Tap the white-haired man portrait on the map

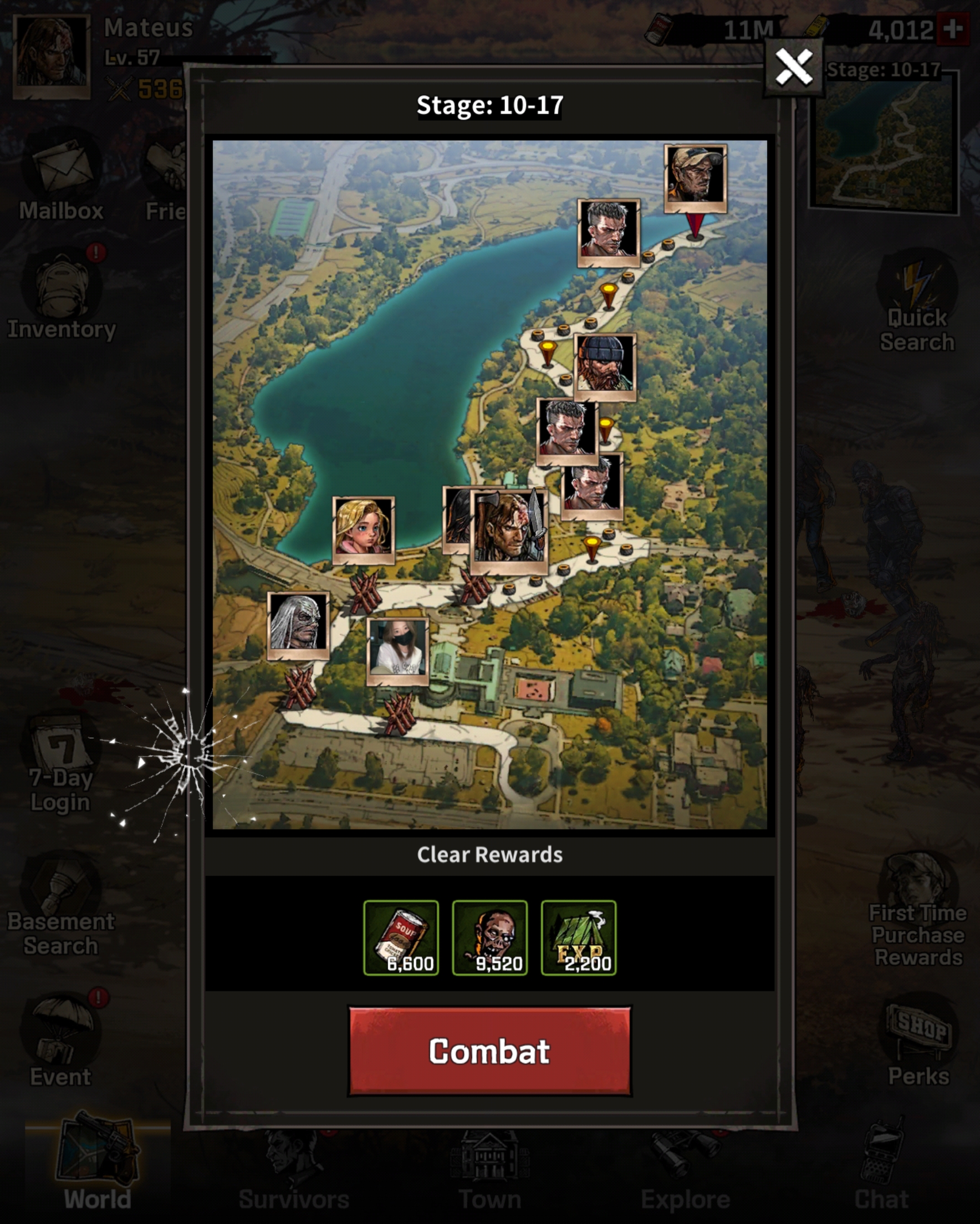298,623
